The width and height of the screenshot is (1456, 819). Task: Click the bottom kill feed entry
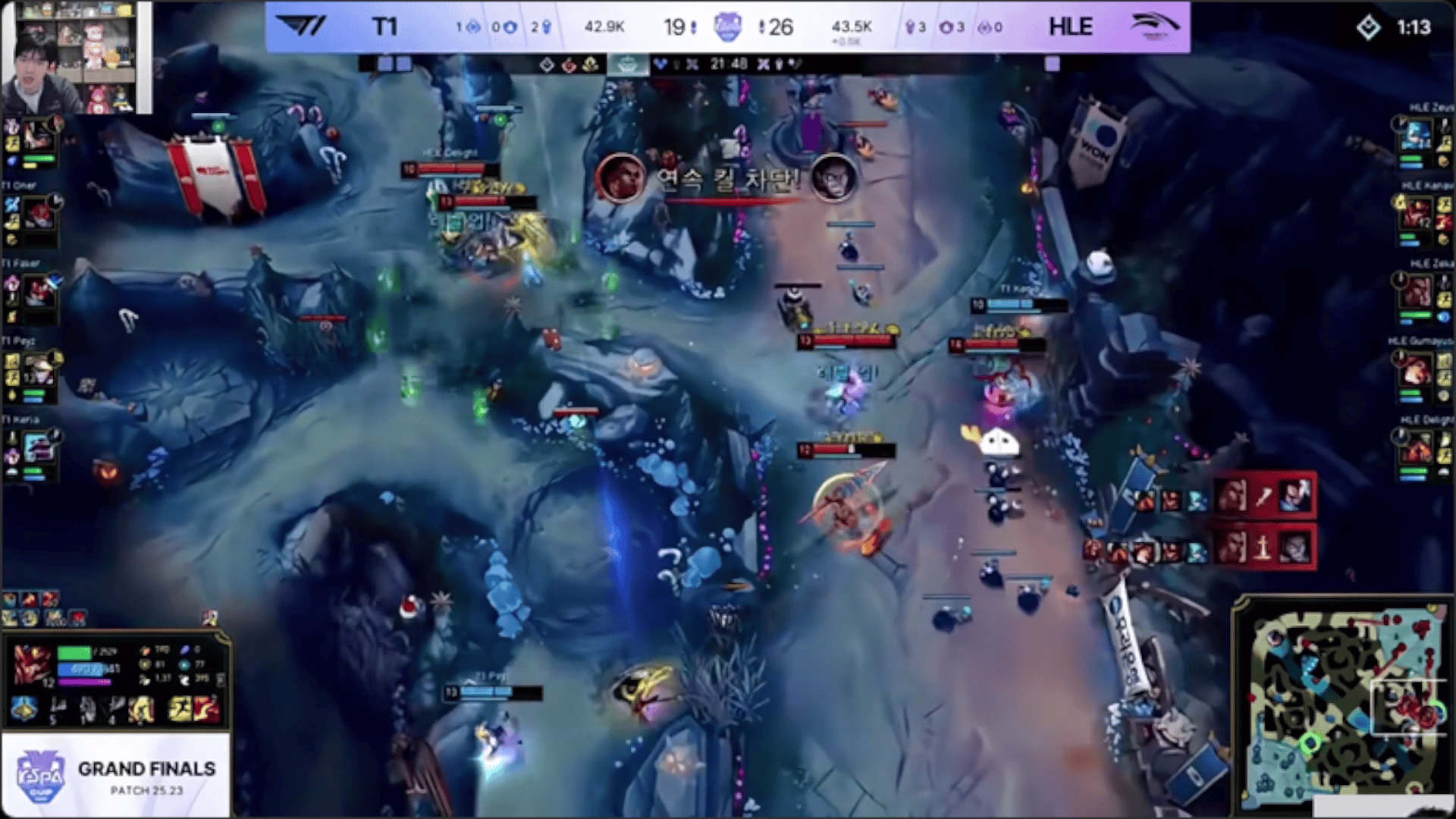coord(1263,548)
